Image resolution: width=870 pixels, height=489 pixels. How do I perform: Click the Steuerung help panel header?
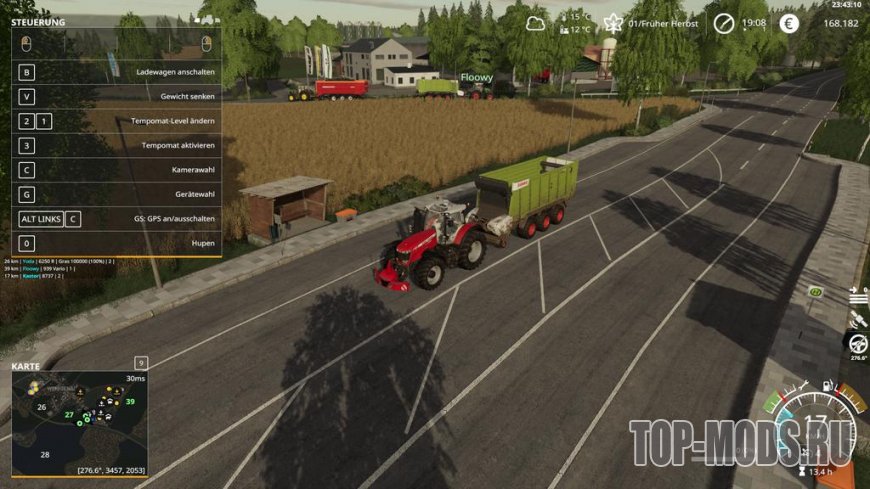[40, 21]
